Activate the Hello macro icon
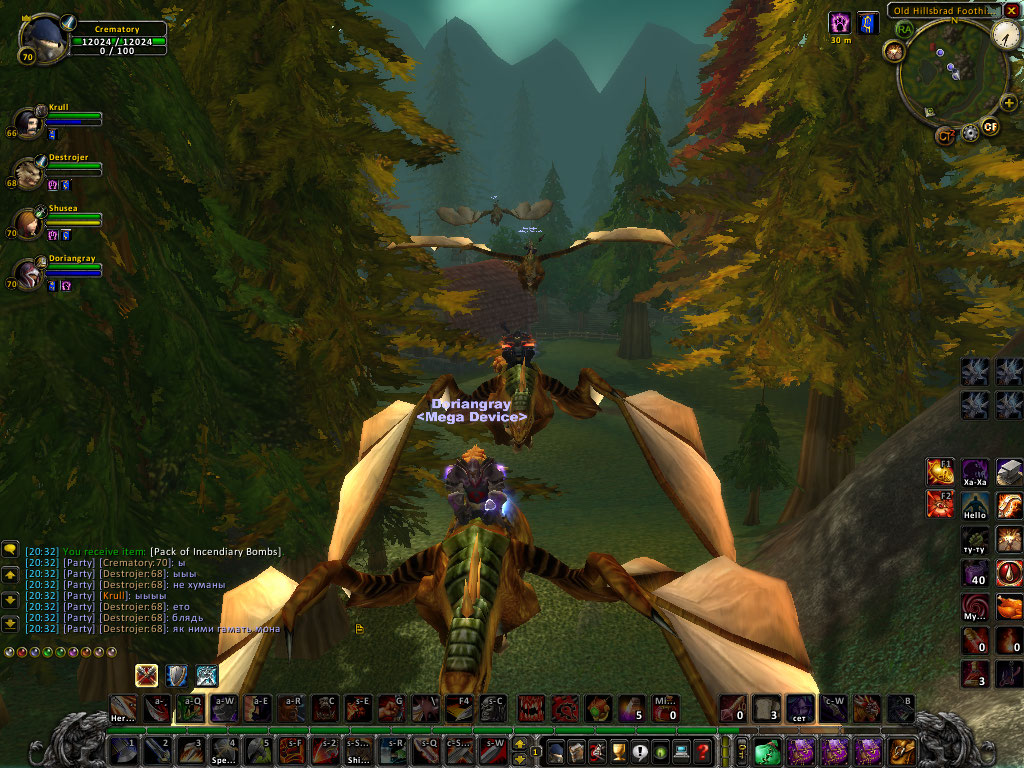1024x768 pixels. pyautogui.click(x=975, y=505)
